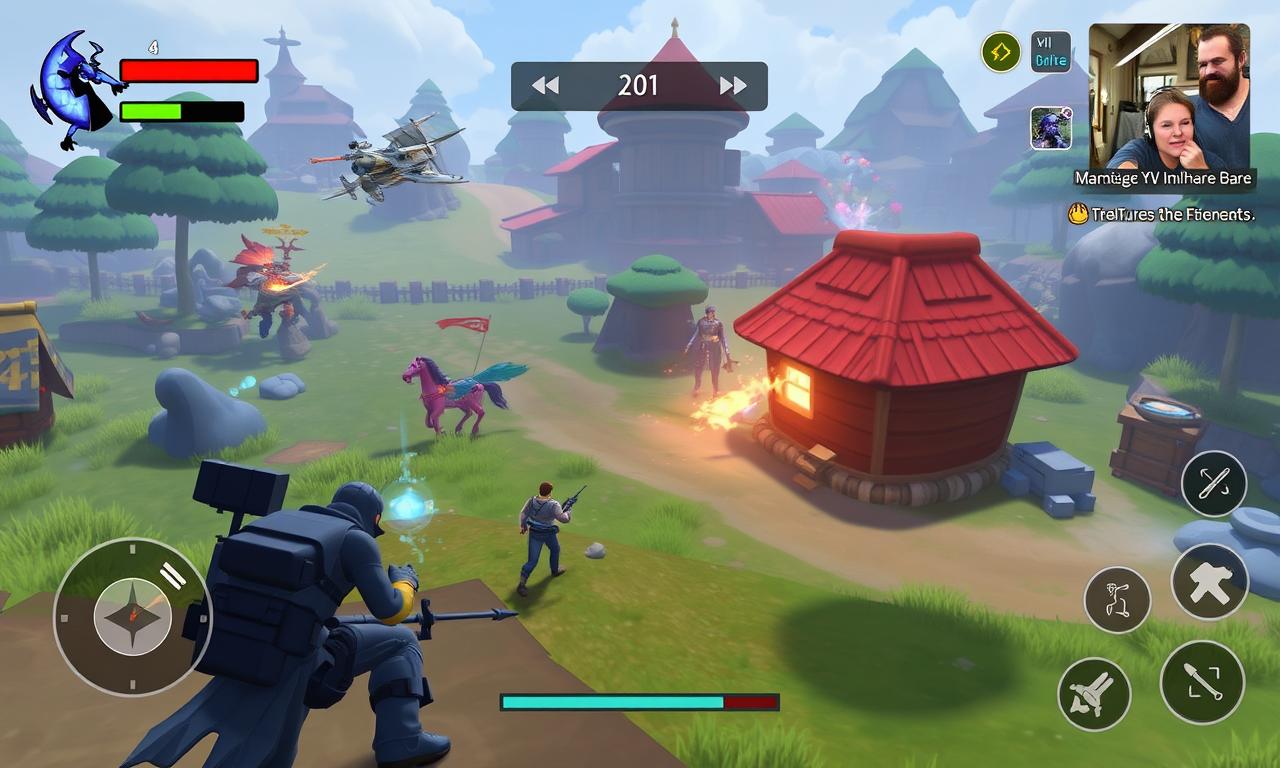Click the fast-forward arrows beside 201
The width and height of the screenshot is (1280, 768).
pos(733,86)
